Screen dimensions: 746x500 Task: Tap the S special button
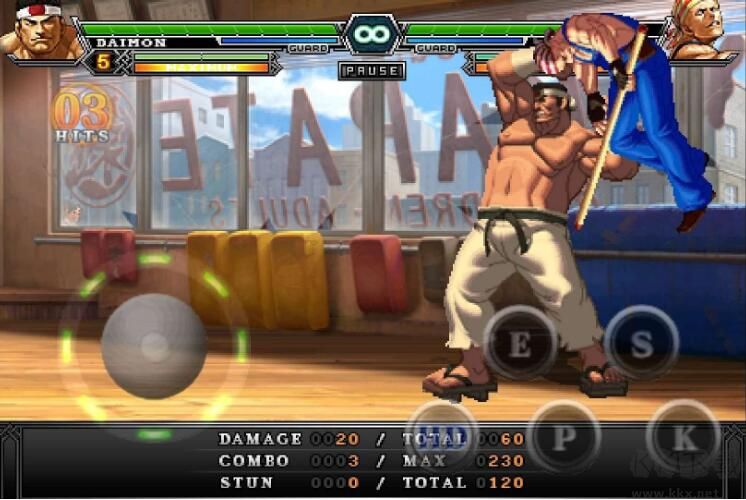point(642,343)
